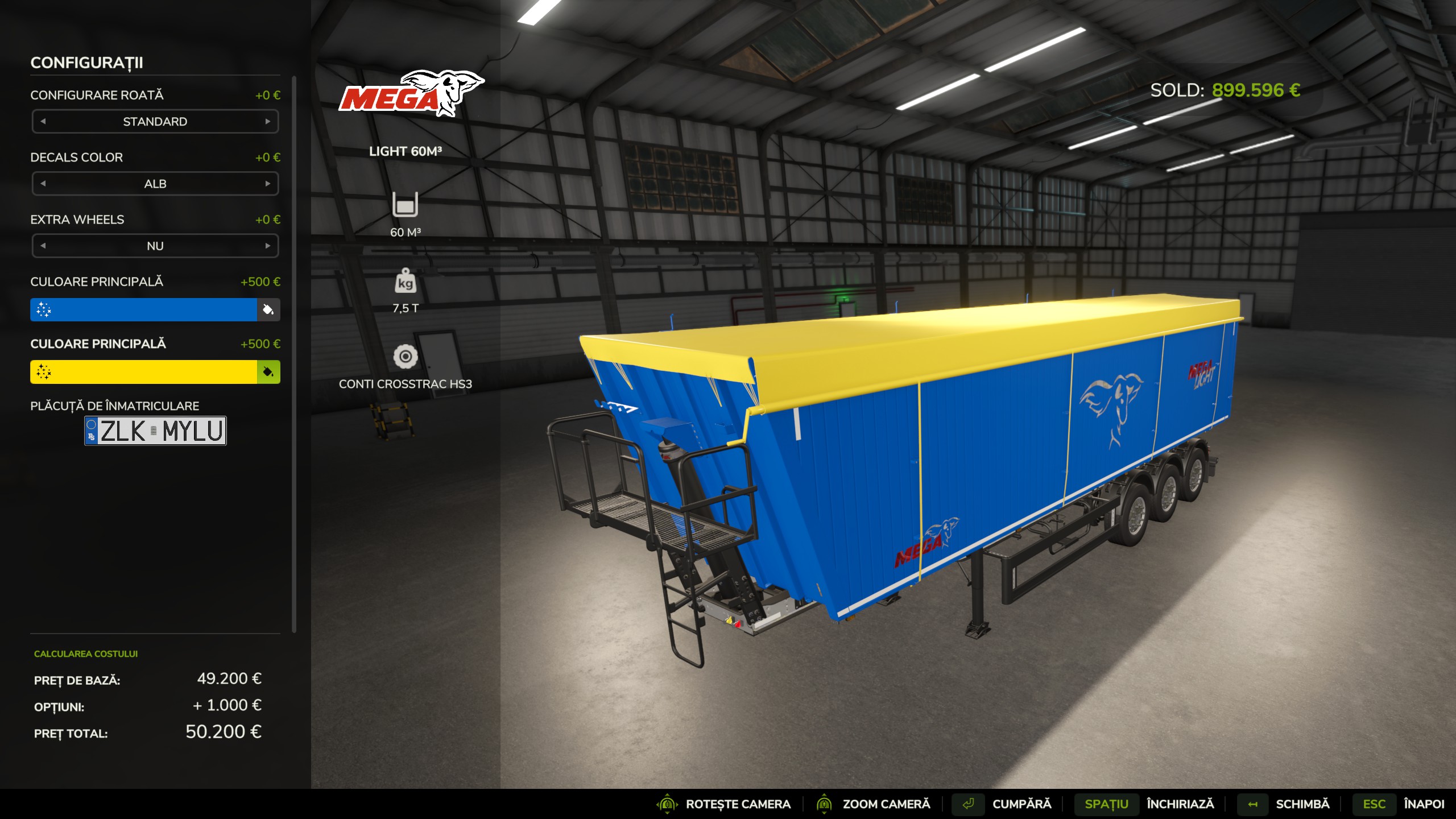Click the left arrow on EXTRA WHEELS

tap(42, 246)
